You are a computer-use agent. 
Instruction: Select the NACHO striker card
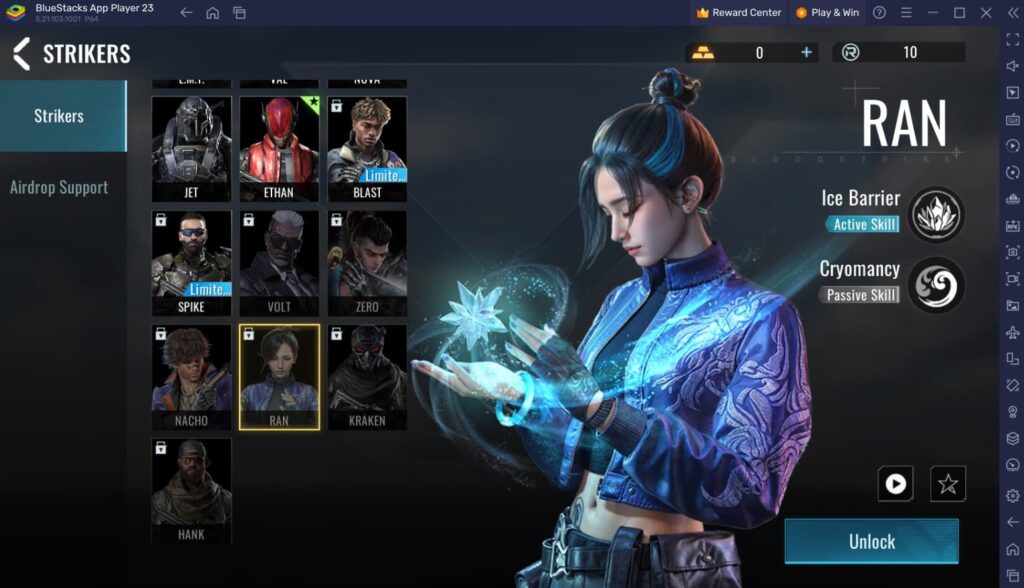click(x=191, y=376)
